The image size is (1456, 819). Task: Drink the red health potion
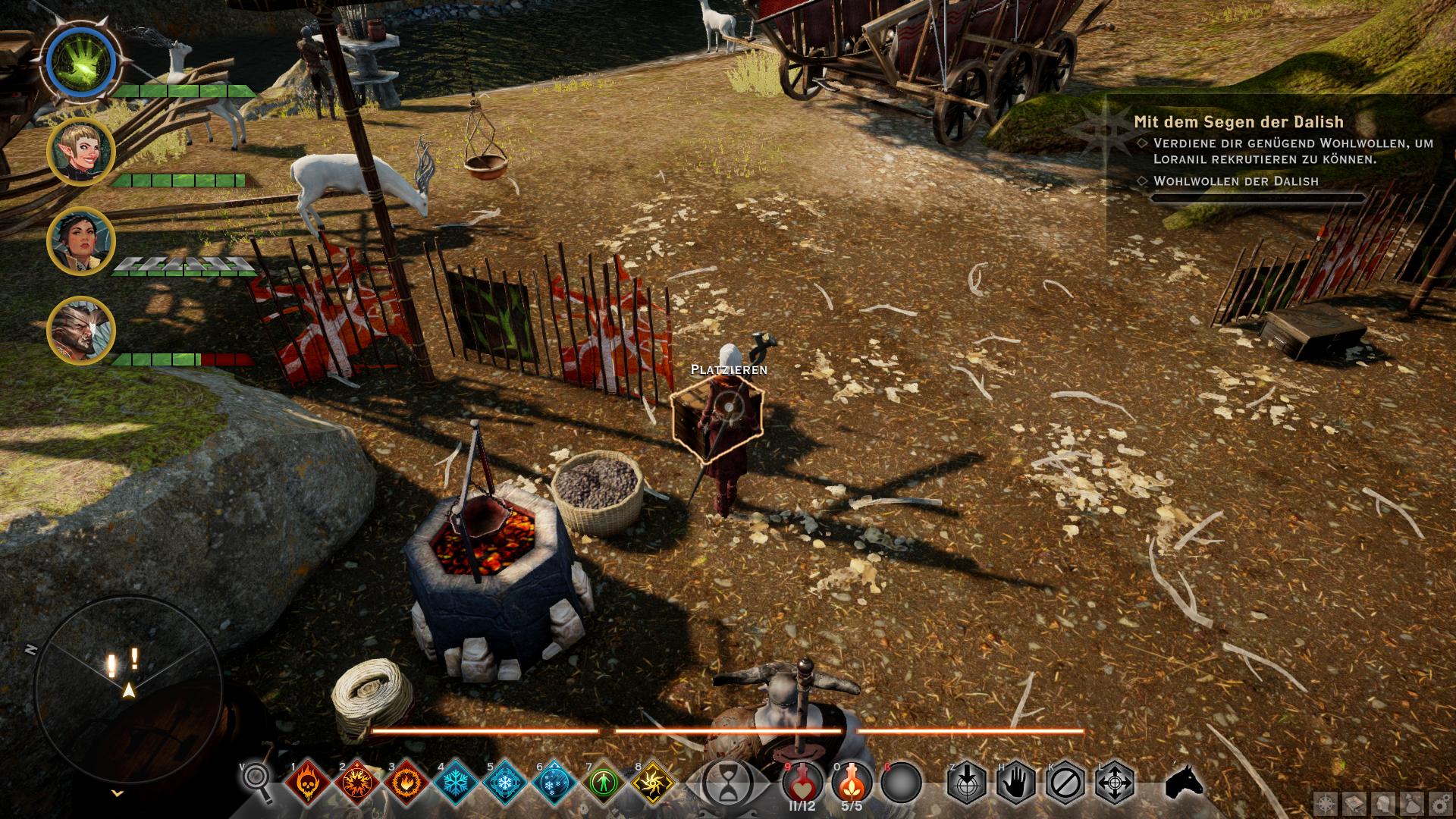coord(802,781)
